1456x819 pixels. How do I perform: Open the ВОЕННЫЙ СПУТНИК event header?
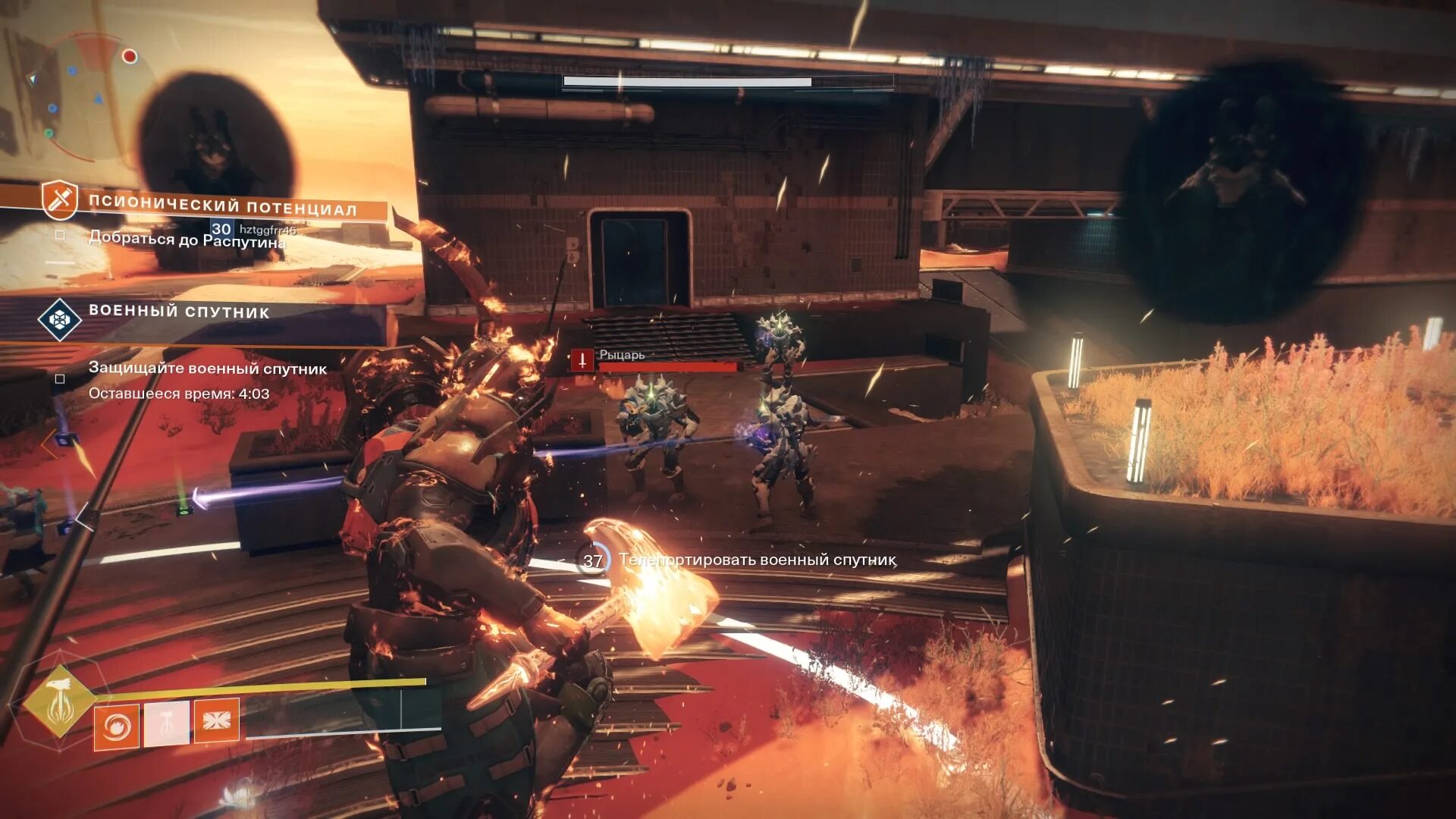(x=179, y=312)
